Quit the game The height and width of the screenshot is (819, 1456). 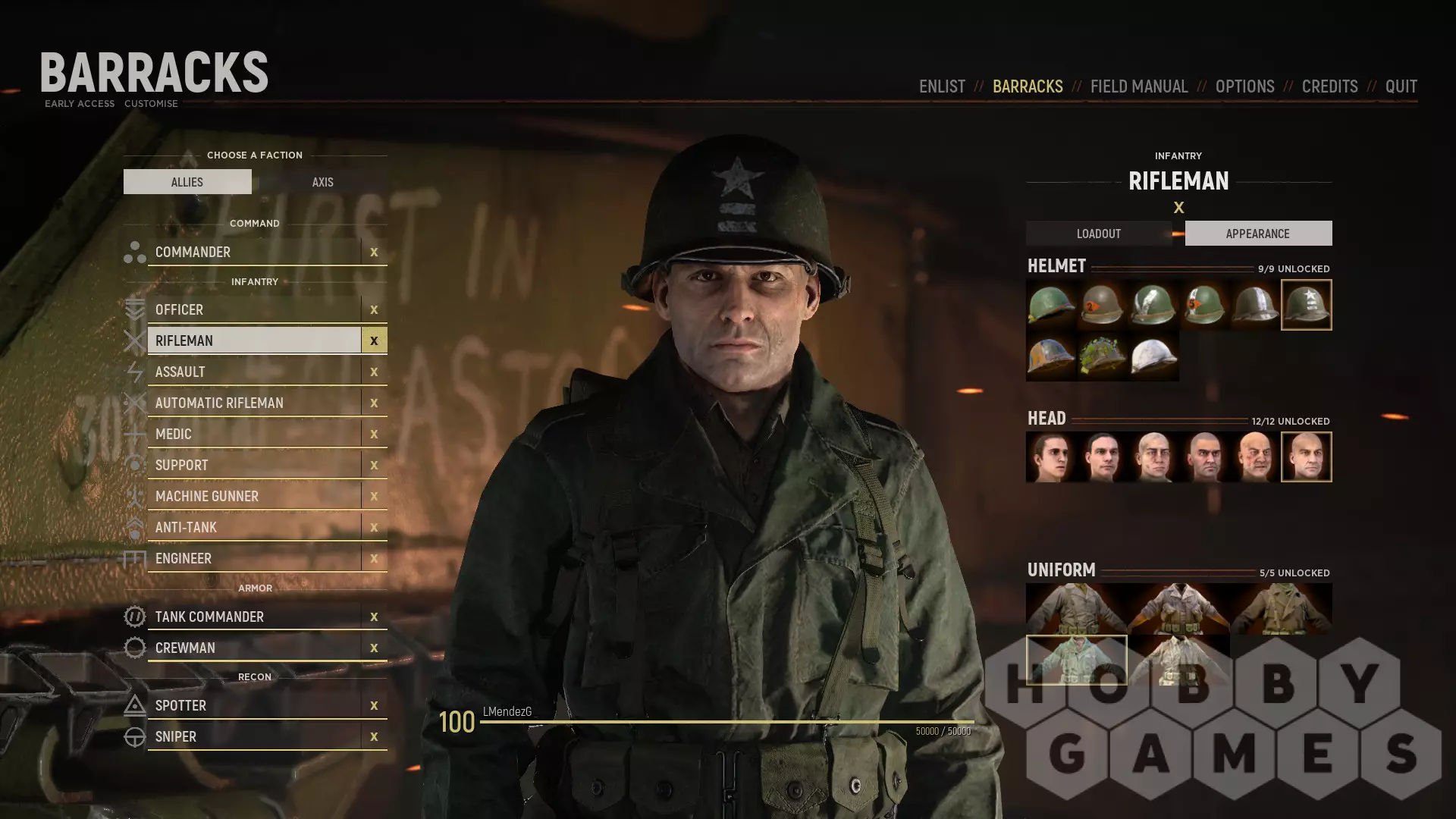click(x=1401, y=86)
